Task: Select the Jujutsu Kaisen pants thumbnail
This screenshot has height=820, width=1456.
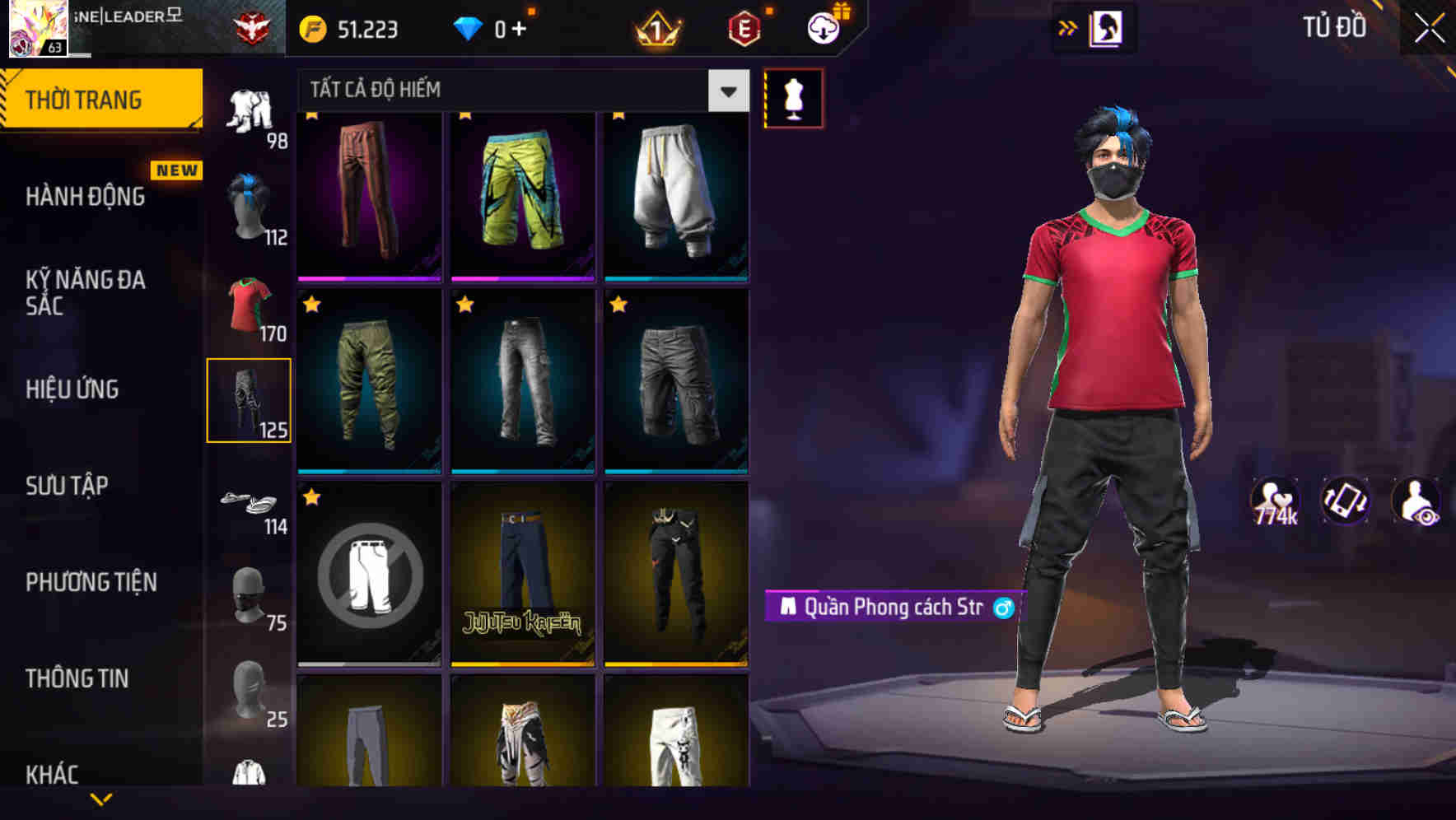Action: click(522, 574)
